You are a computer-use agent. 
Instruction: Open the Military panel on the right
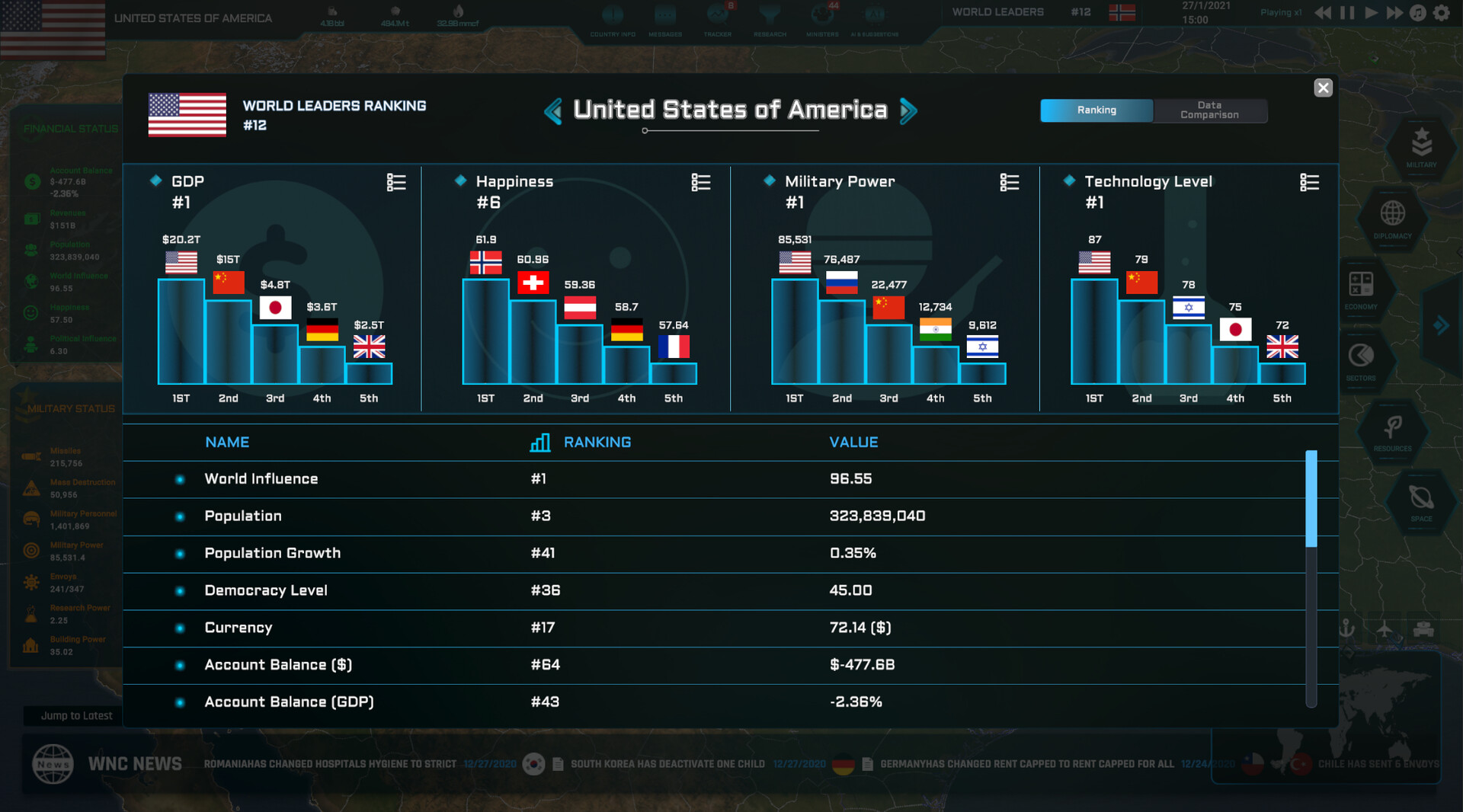(1421, 147)
